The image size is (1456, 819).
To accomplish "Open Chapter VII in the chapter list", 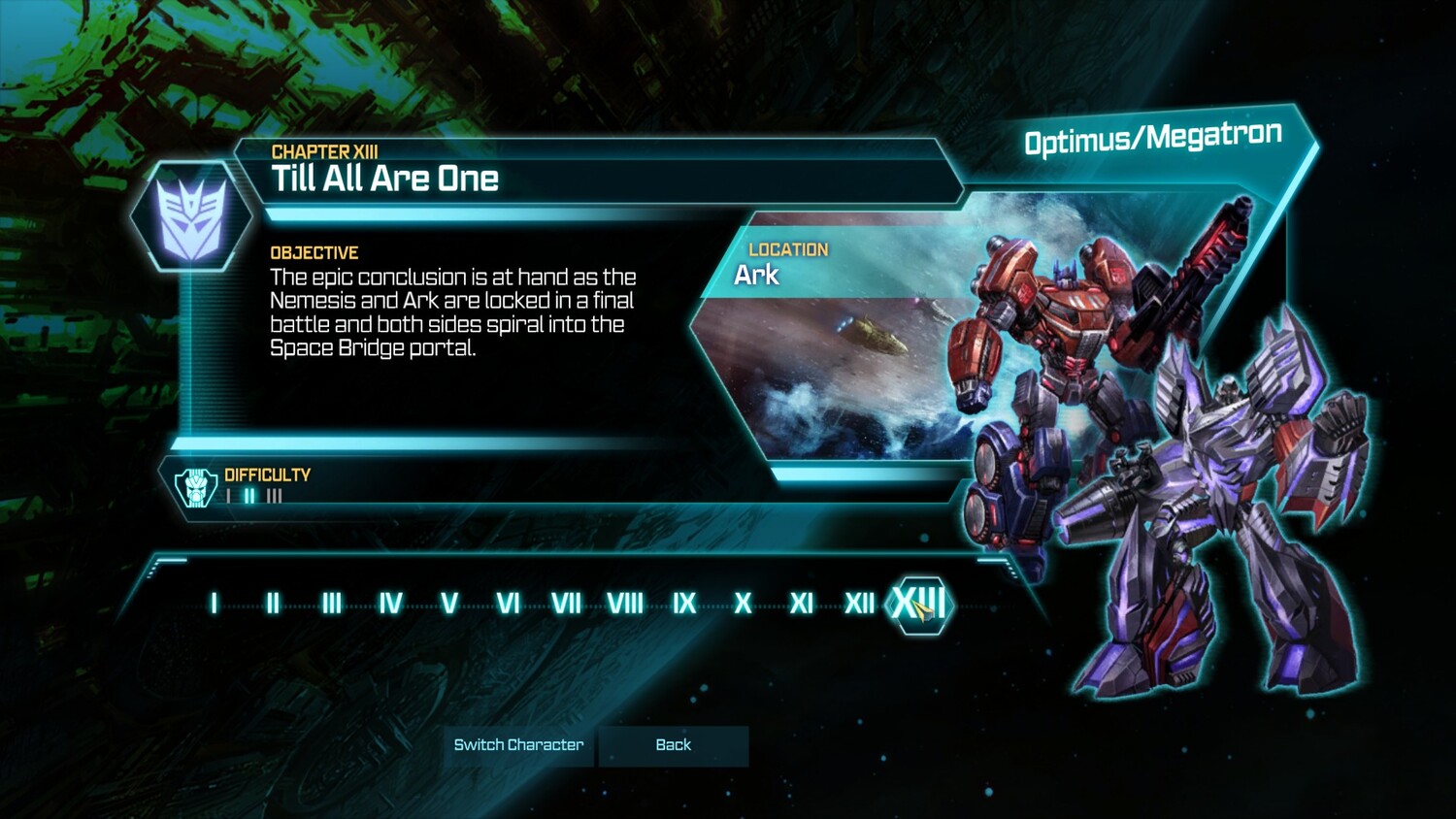I will [566, 603].
